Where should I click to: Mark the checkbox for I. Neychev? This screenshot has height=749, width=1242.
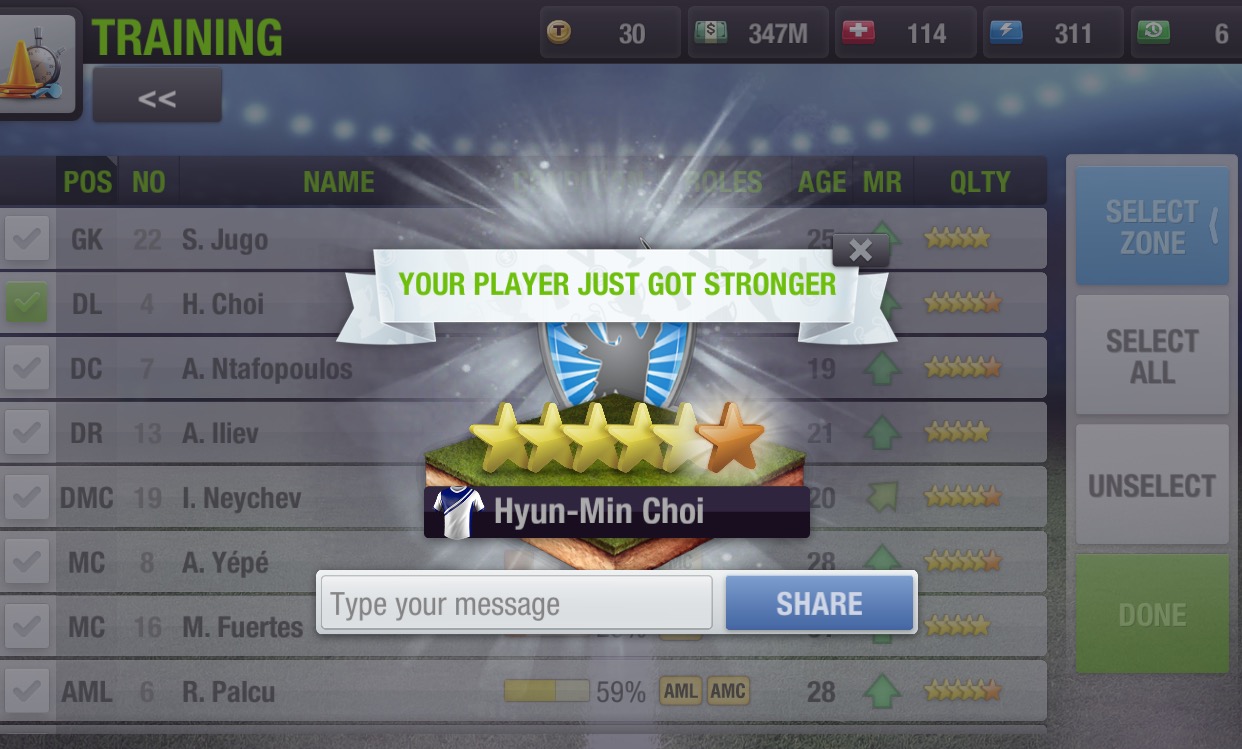27,498
